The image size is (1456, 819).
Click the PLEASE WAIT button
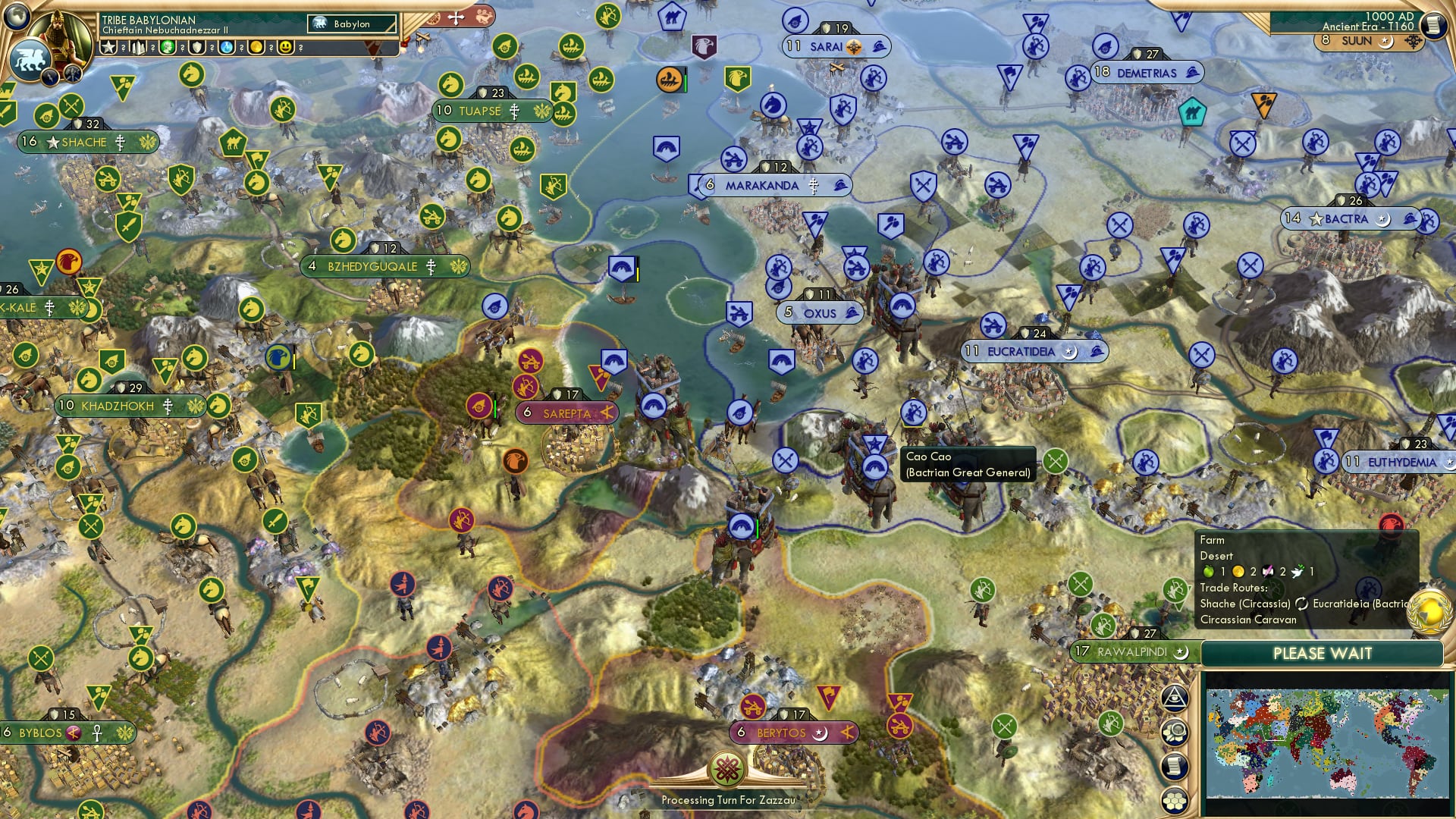[1323, 653]
